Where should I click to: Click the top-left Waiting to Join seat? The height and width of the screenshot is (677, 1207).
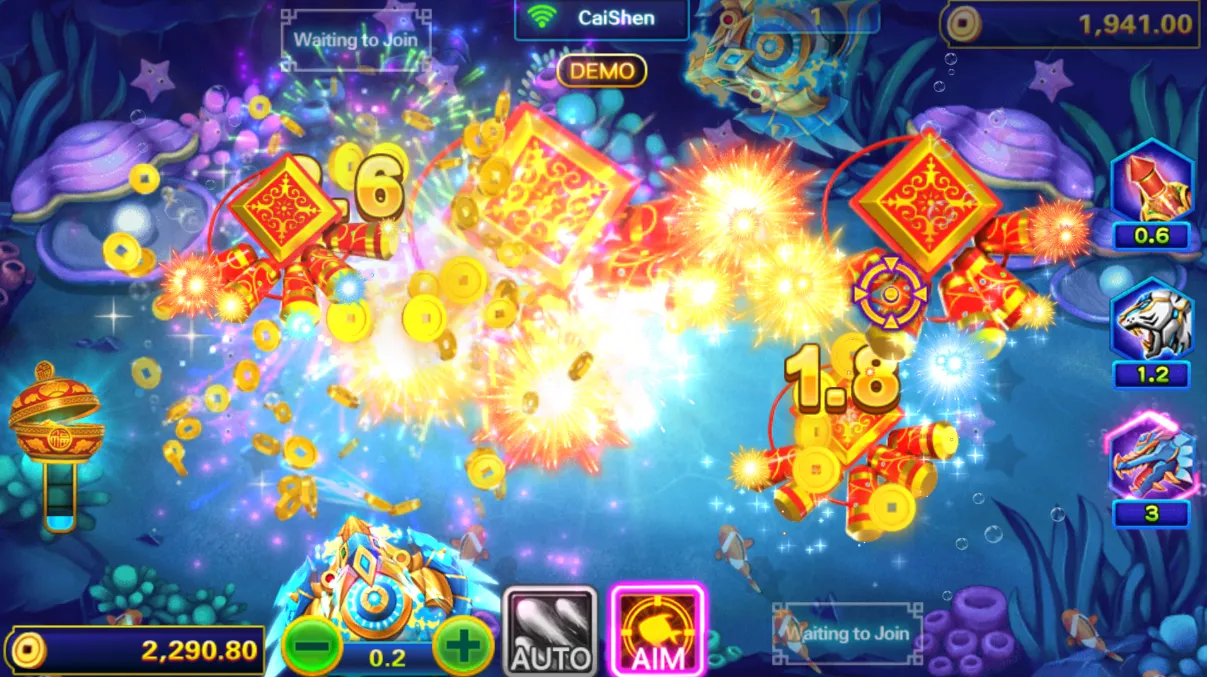(x=356, y=41)
